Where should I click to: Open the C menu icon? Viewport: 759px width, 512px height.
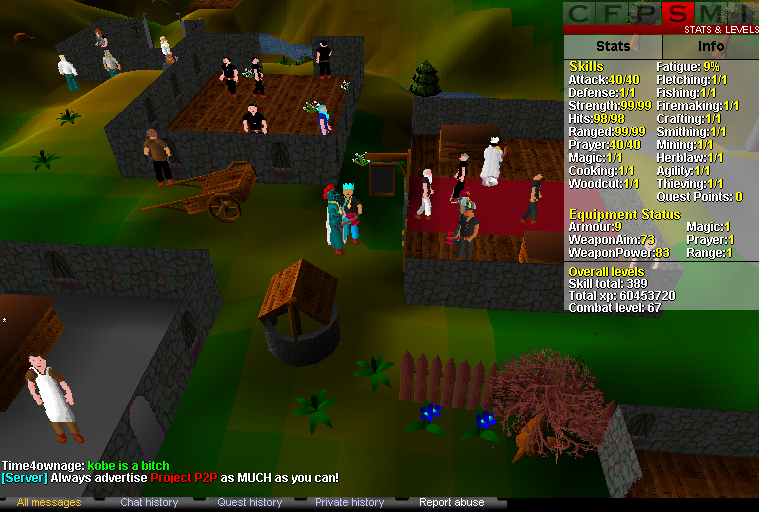580,14
